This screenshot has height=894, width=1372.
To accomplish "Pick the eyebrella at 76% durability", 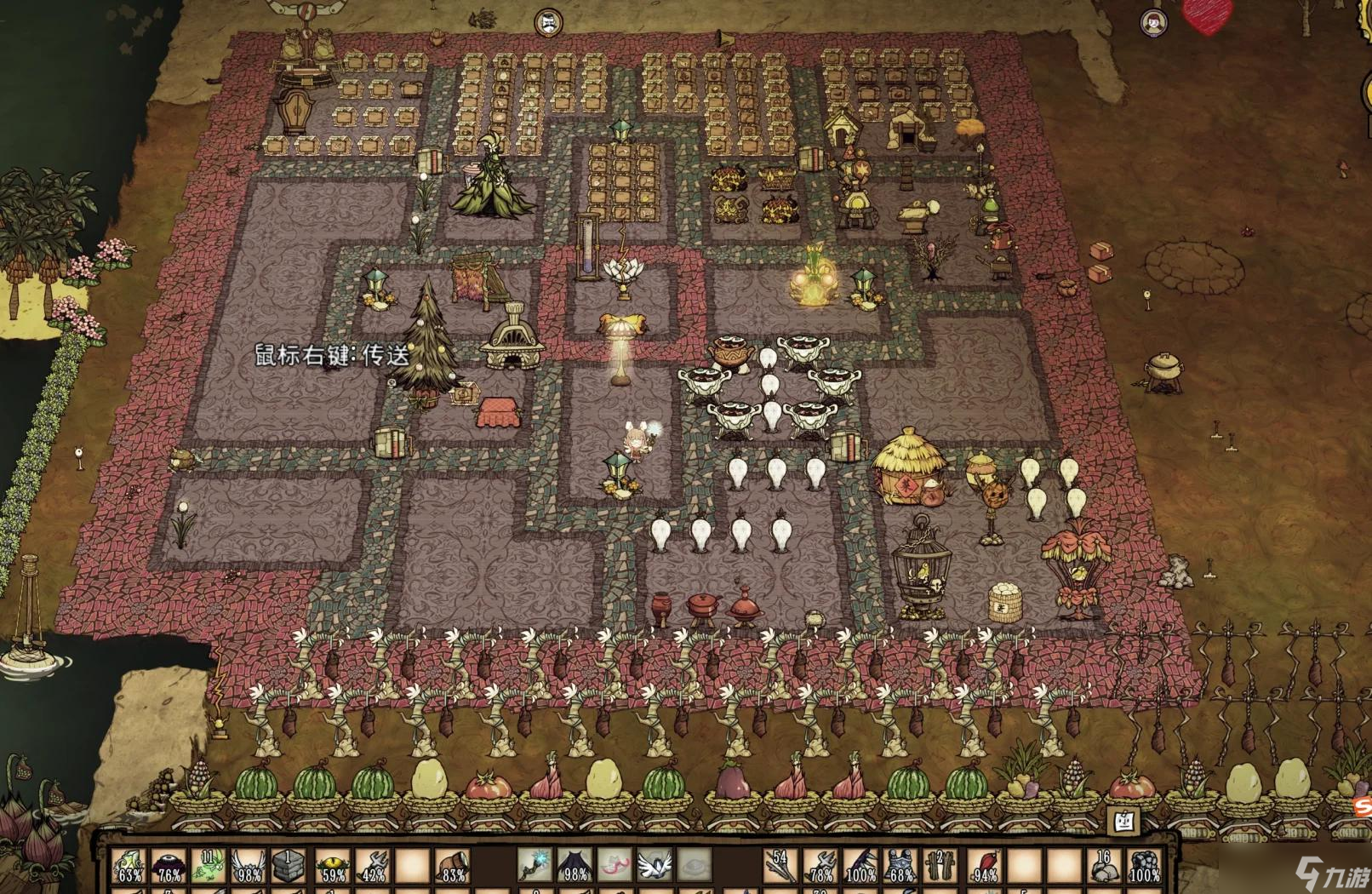I will tap(169, 866).
